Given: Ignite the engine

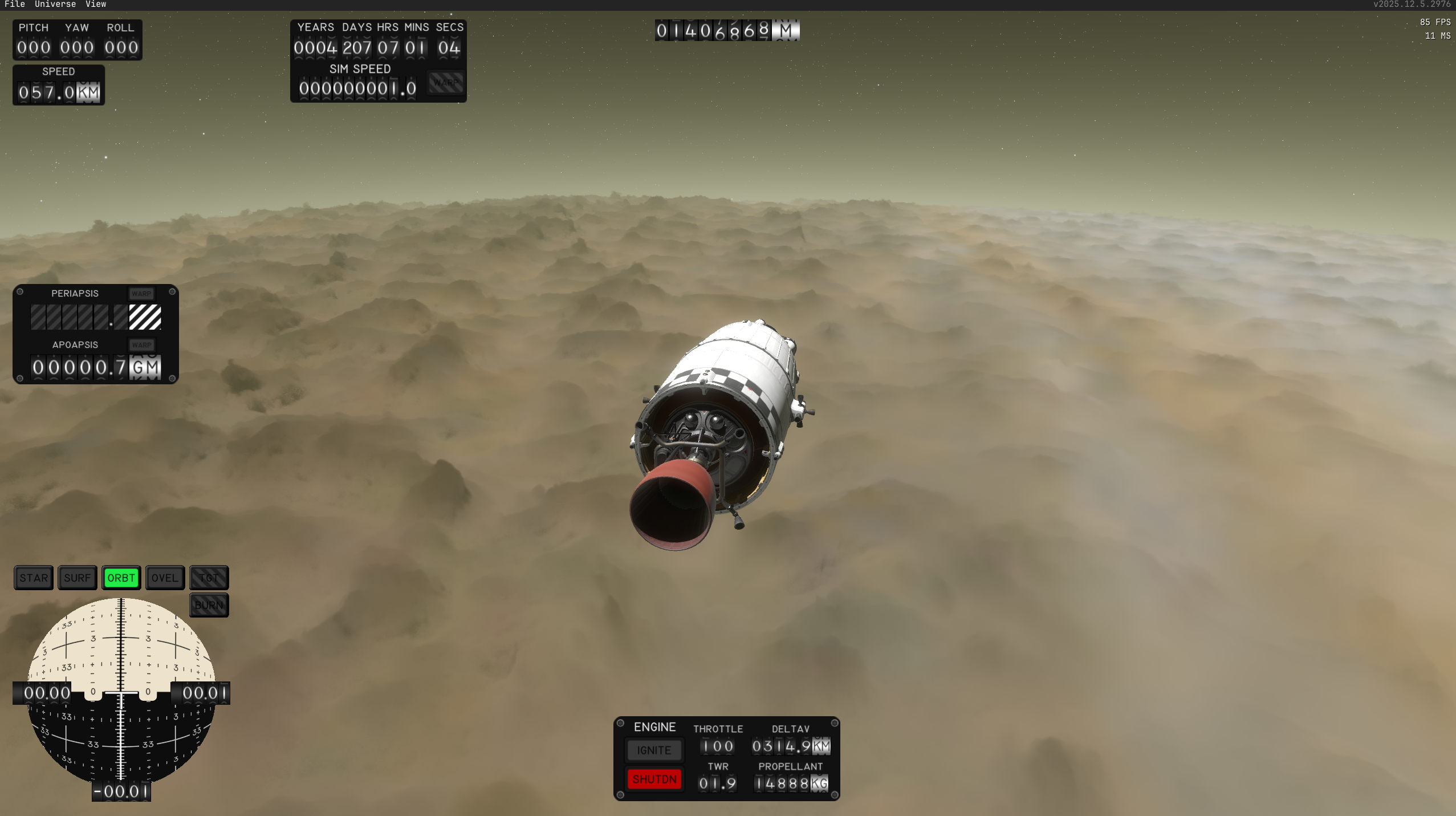Looking at the screenshot, I should [x=654, y=750].
